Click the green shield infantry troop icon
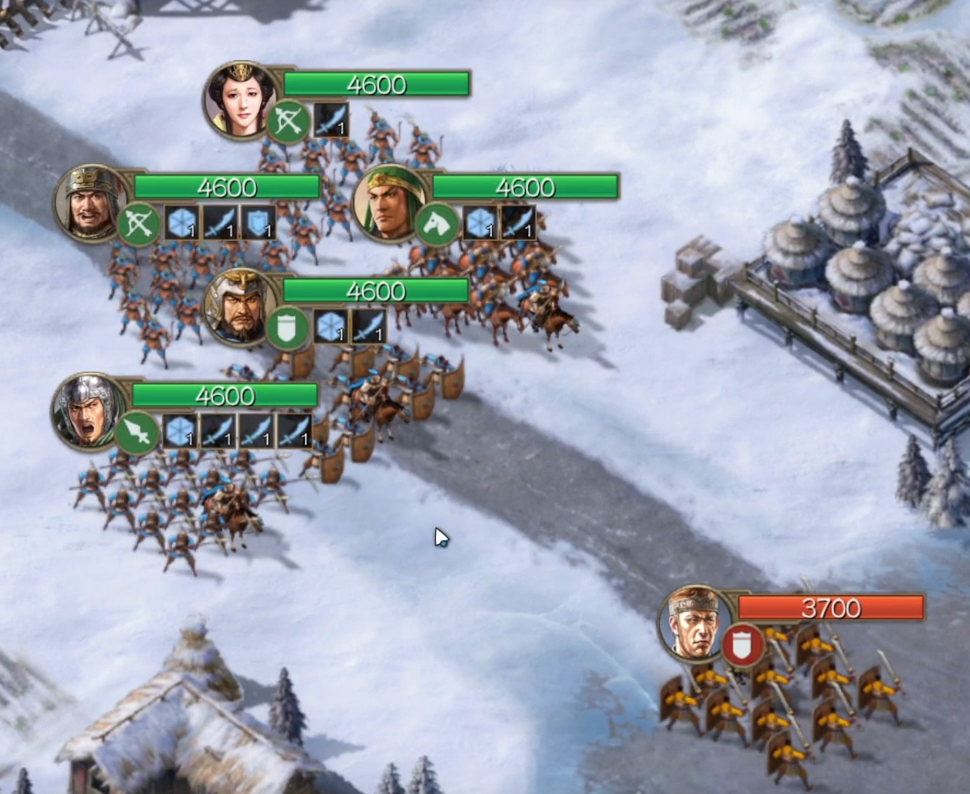The image size is (970, 794). [x=286, y=328]
